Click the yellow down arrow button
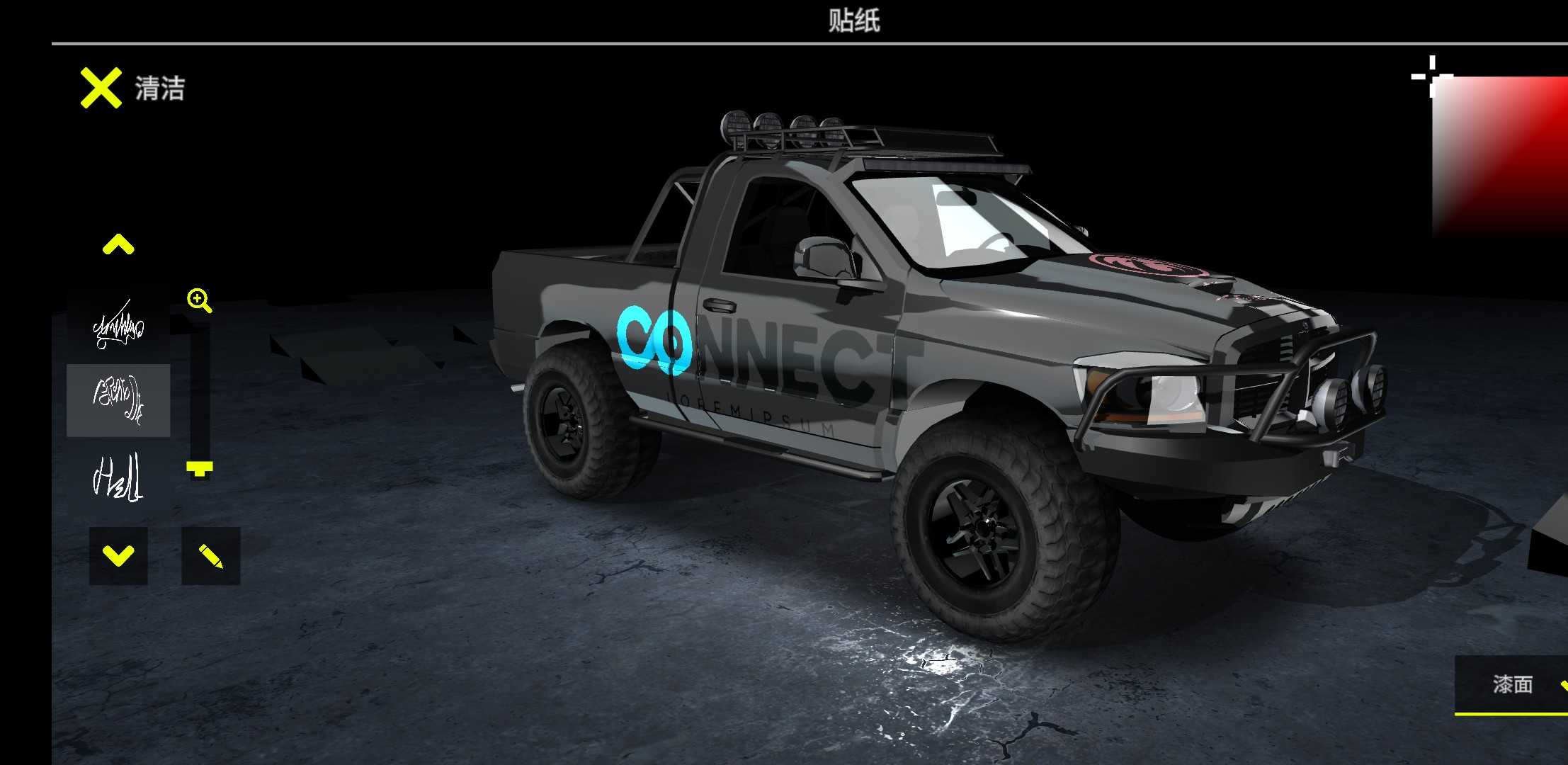1568x765 pixels. [118, 556]
